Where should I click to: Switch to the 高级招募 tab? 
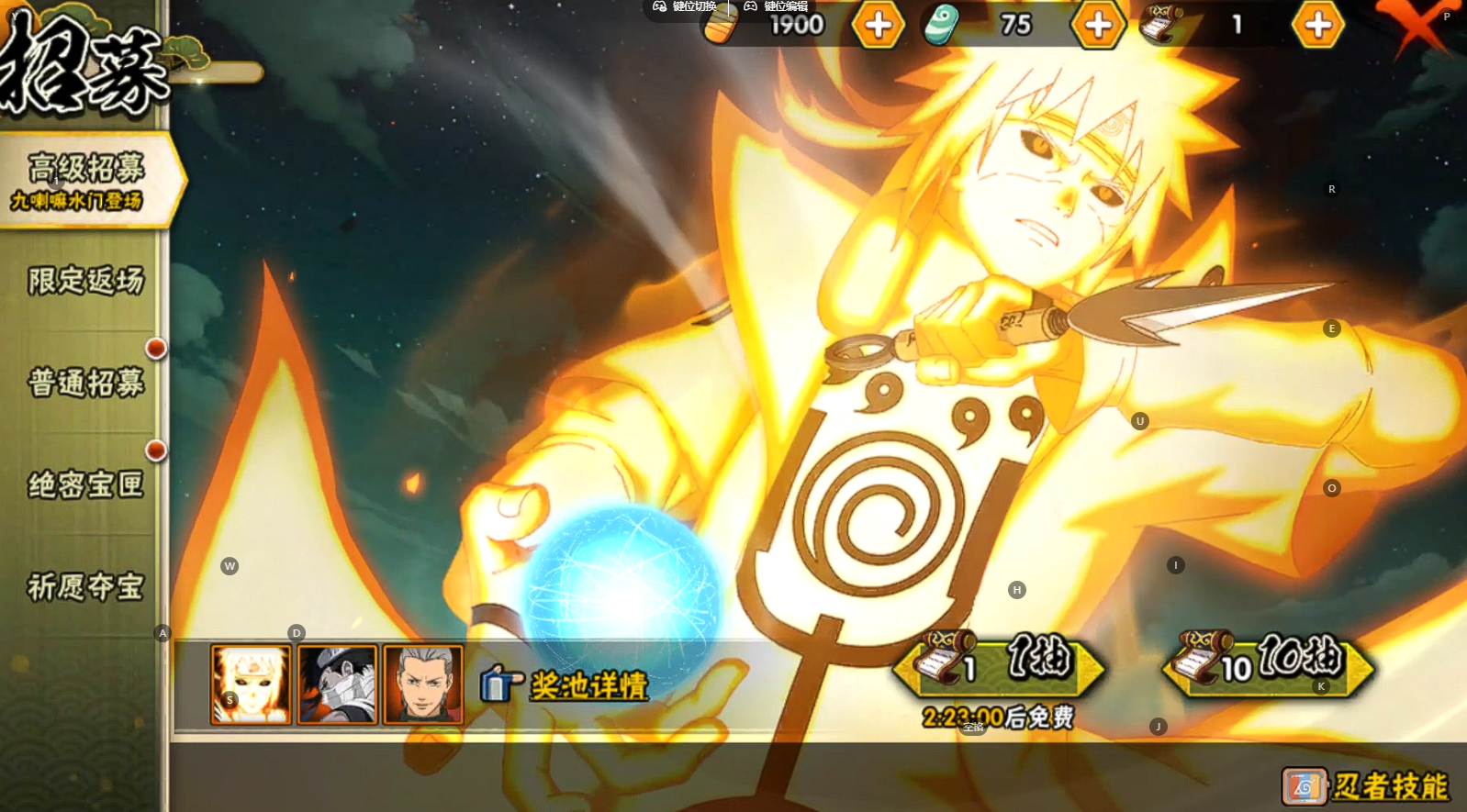86,180
